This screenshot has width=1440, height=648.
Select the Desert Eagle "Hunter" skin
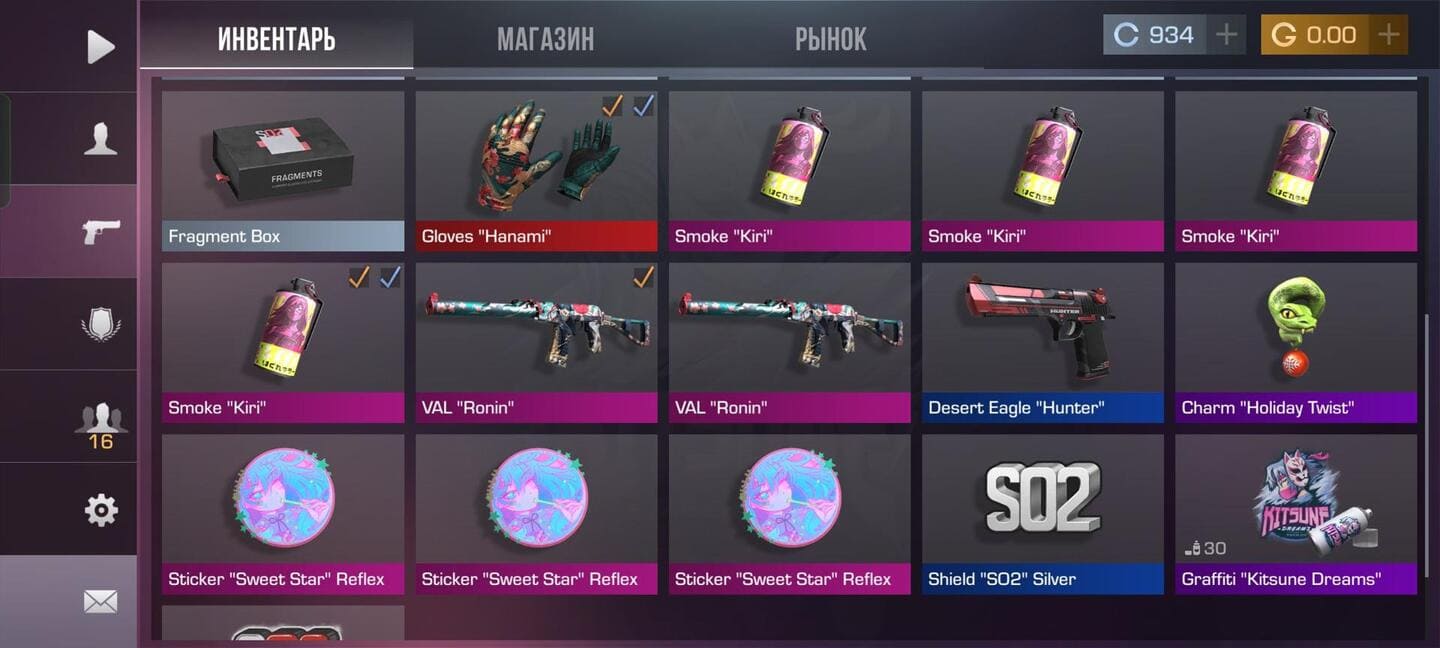click(x=1043, y=342)
